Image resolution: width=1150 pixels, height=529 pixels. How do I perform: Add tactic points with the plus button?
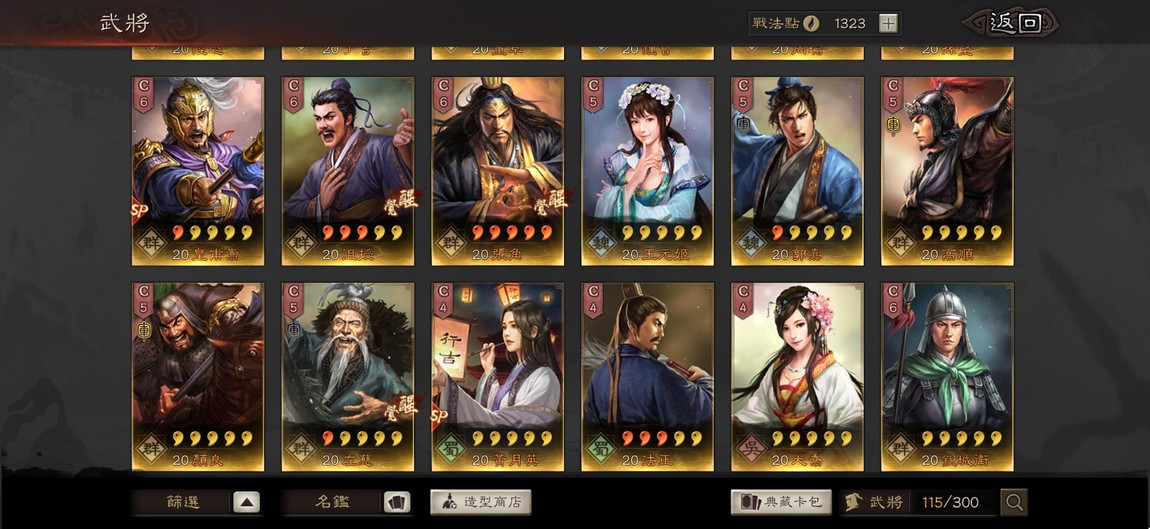pos(888,23)
